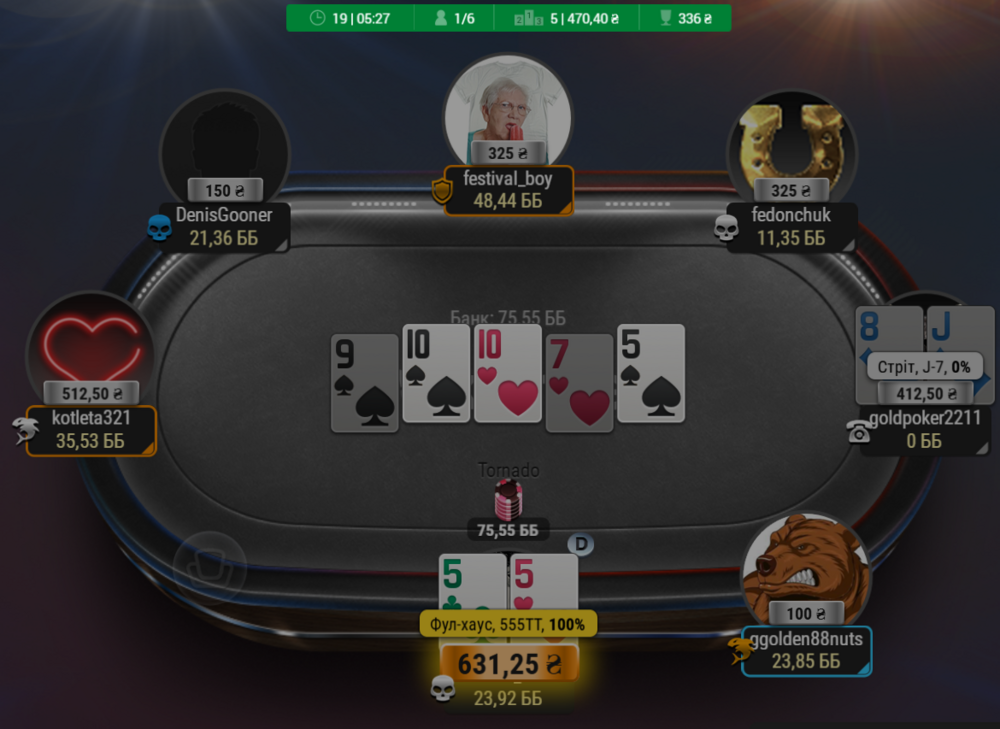The width and height of the screenshot is (1000, 729).
Task: Open the shark tag next to kotleta321
Action: point(24,431)
